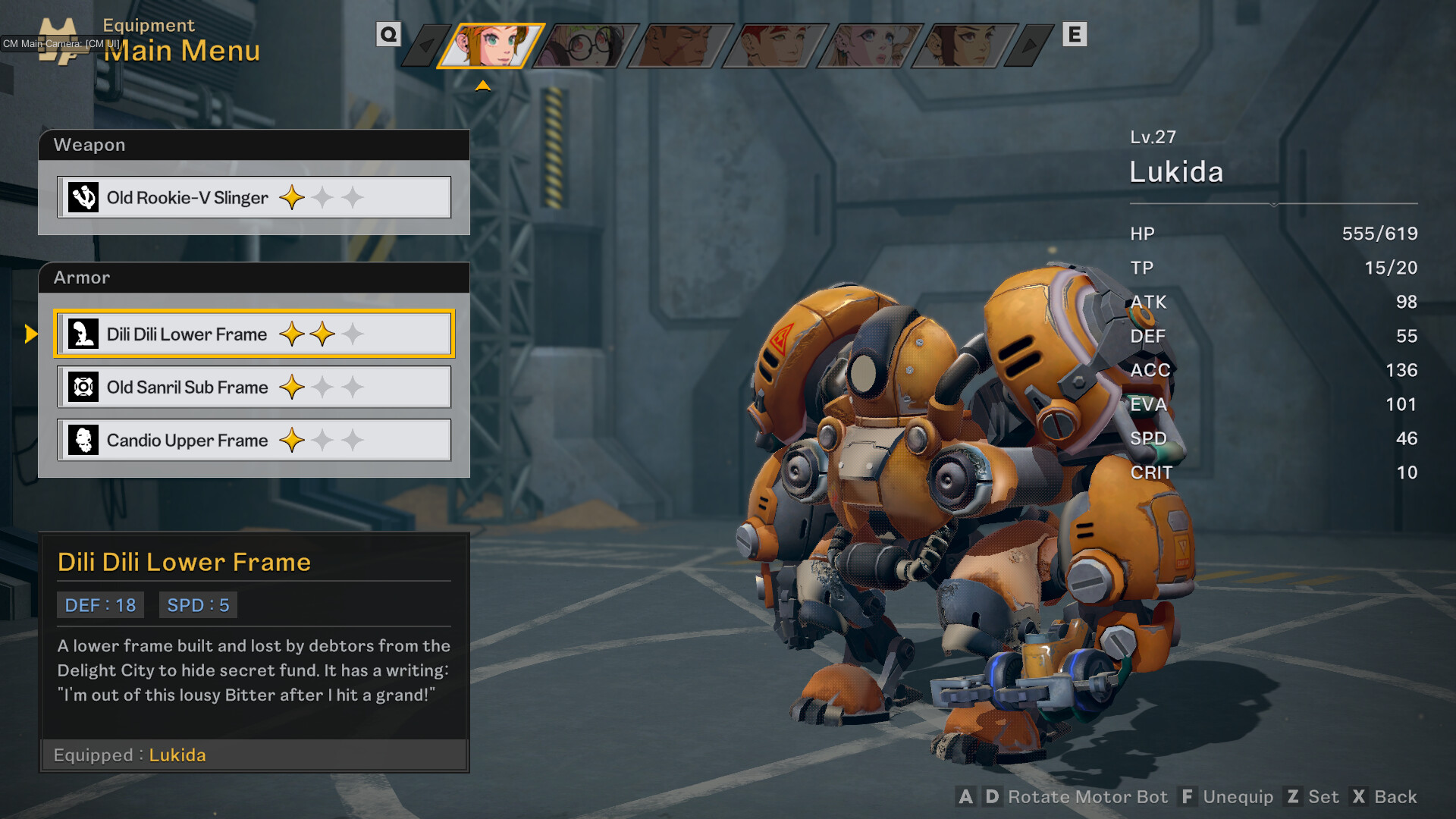Click the yellow triangle under Lukida's portrait

(x=483, y=85)
